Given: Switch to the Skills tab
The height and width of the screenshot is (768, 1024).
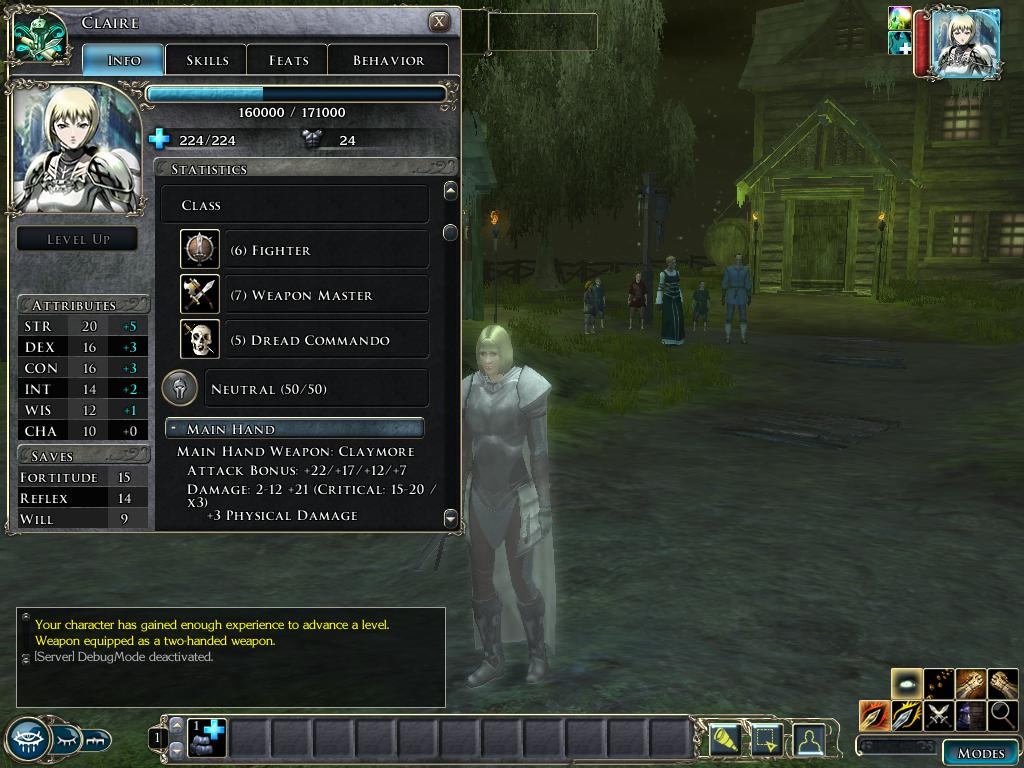Looking at the screenshot, I should coord(206,60).
